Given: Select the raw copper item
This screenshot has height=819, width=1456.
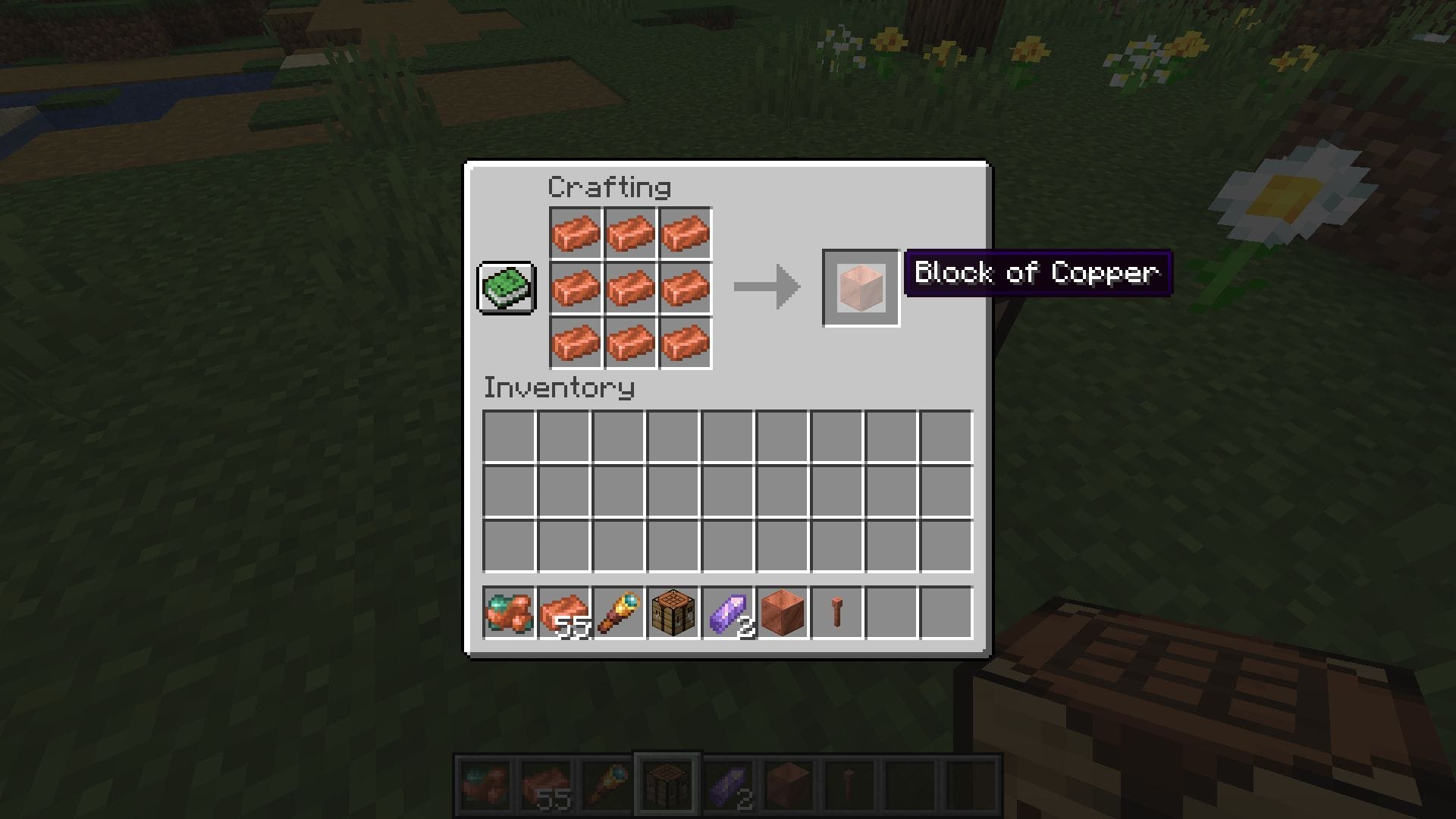Looking at the screenshot, I should (x=509, y=613).
